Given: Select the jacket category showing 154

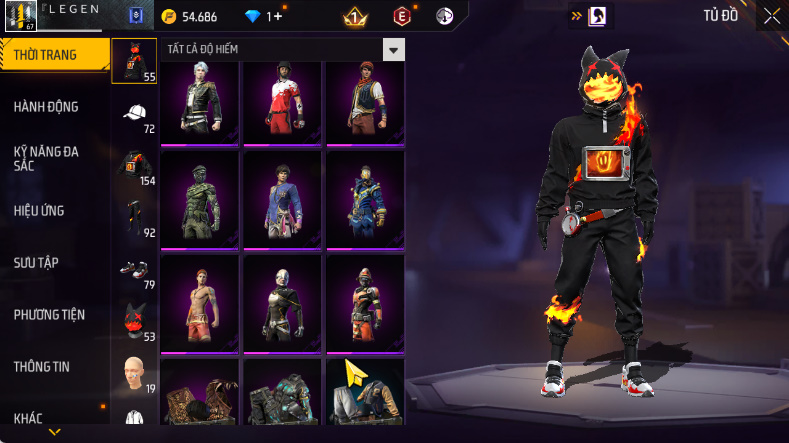Looking at the screenshot, I should [134, 165].
